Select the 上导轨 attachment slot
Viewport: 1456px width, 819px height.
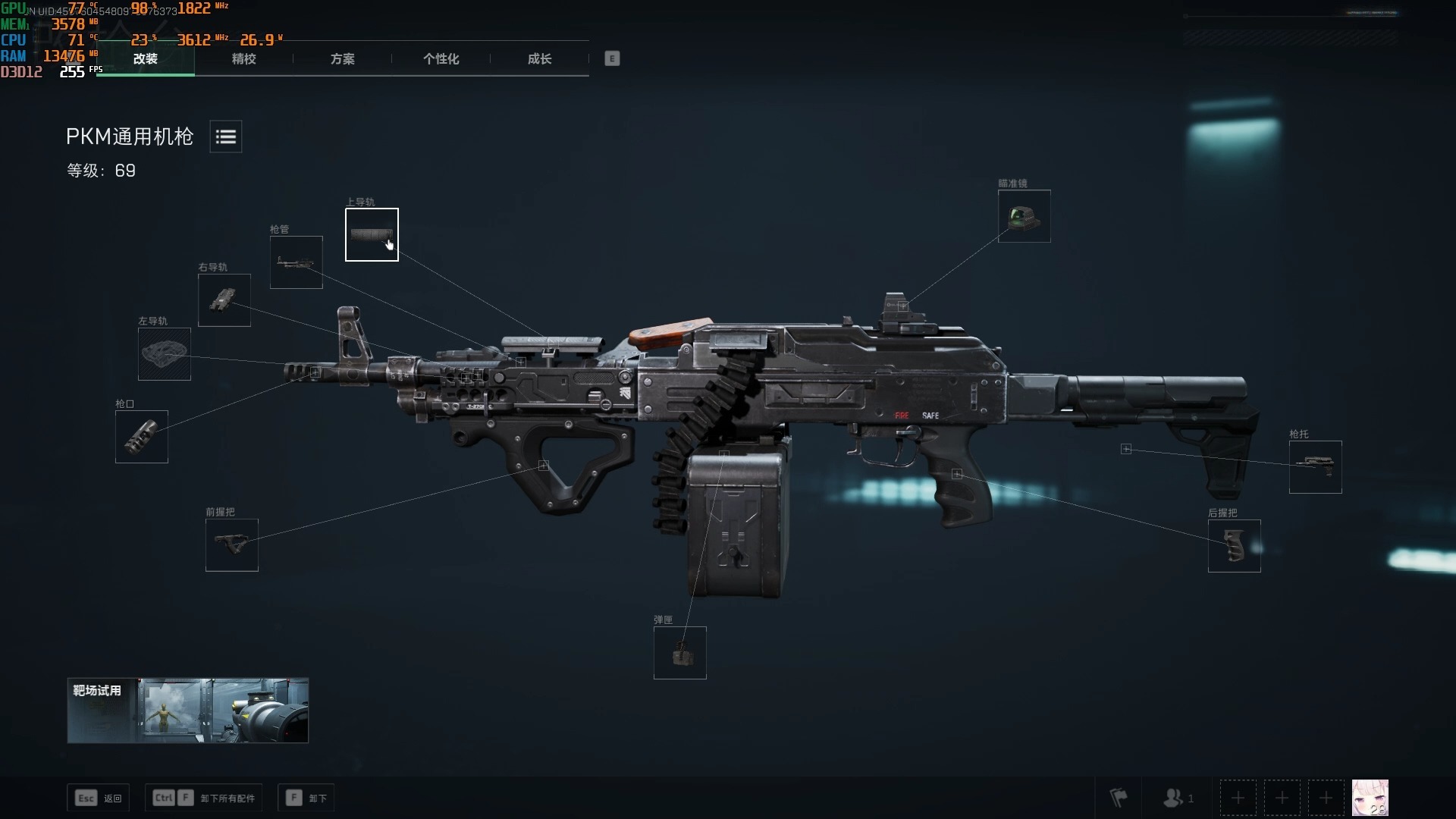click(372, 234)
